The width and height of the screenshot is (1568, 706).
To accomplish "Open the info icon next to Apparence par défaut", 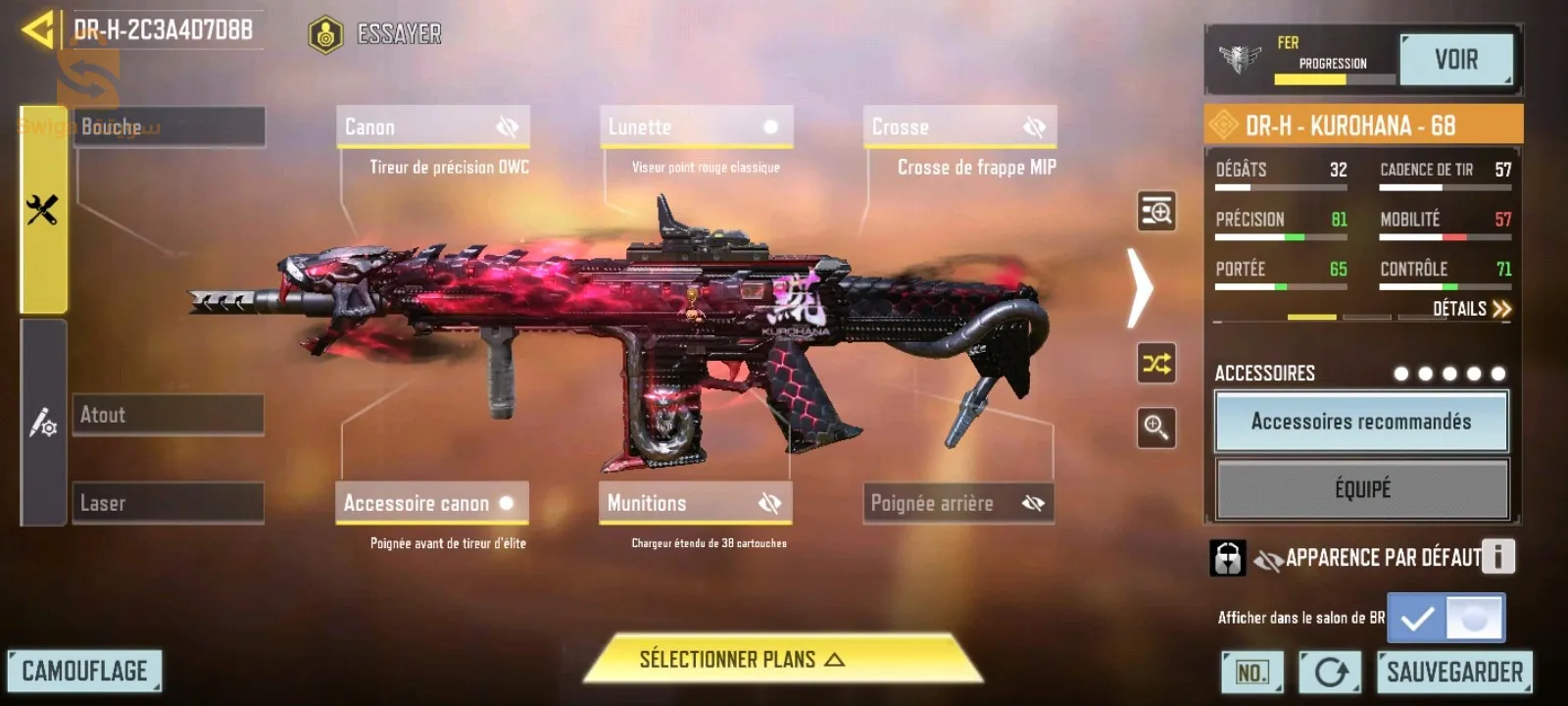I will [1497, 557].
